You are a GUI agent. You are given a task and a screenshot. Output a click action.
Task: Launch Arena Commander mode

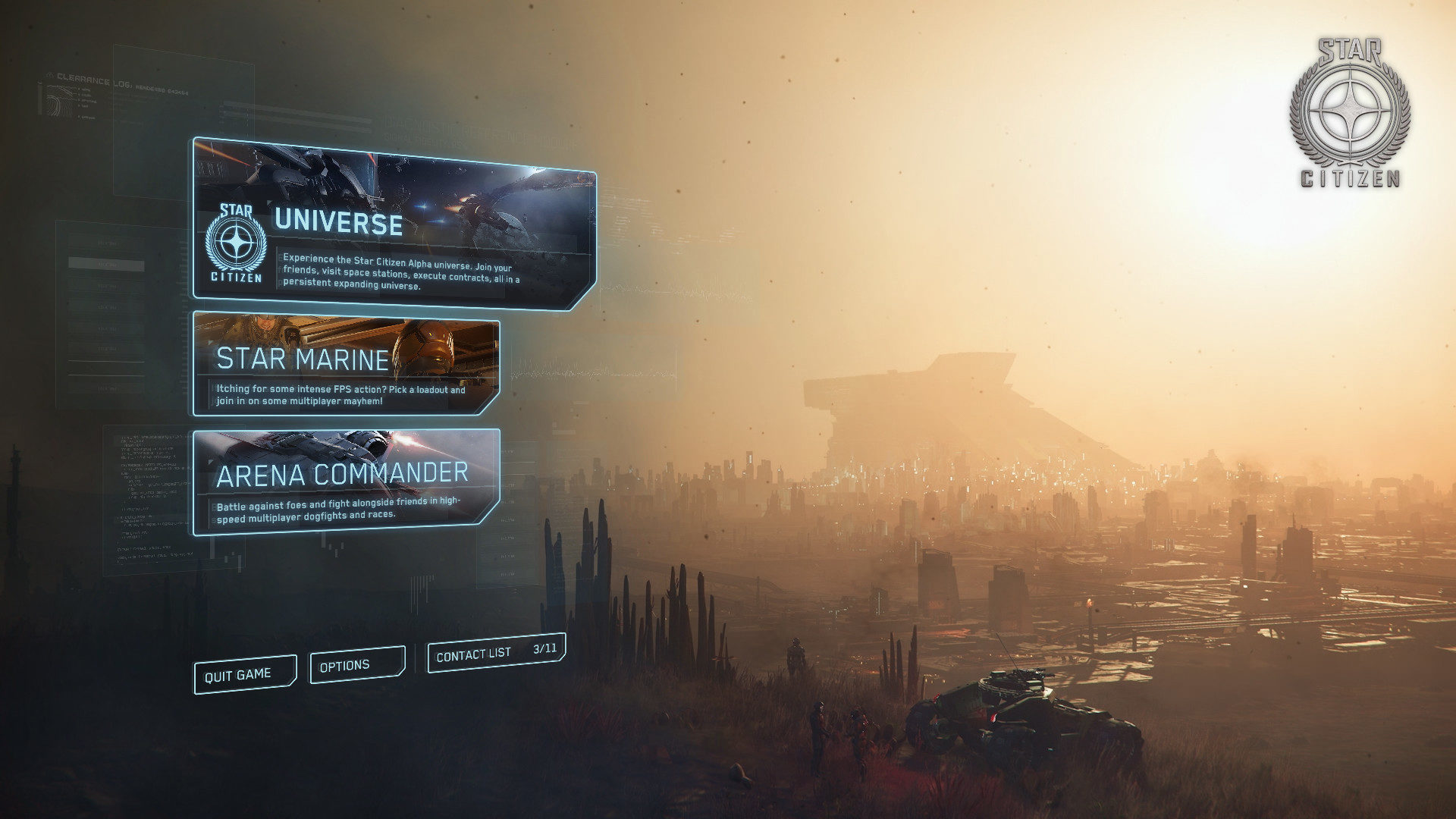click(x=346, y=482)
